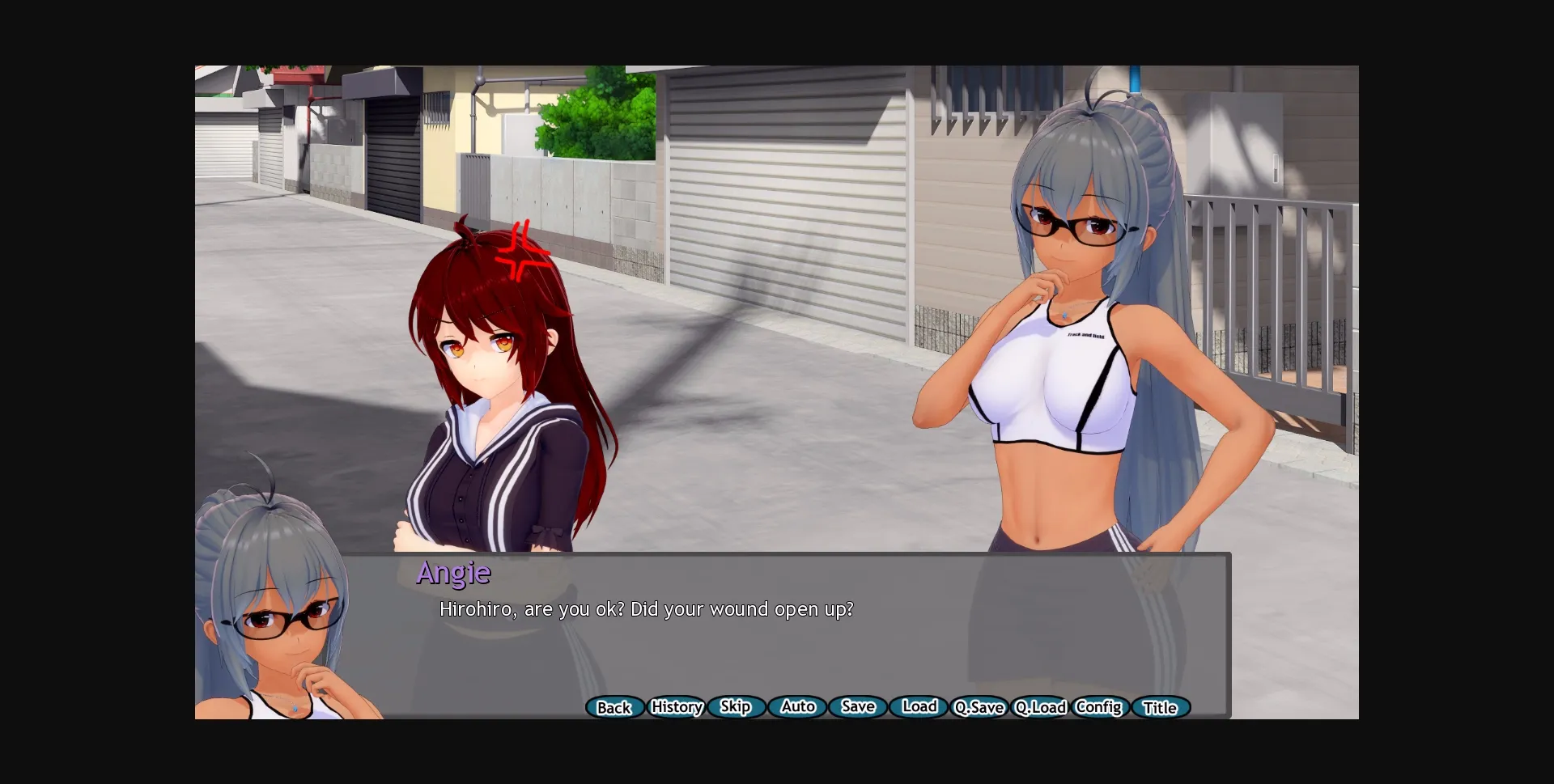Open the Load screen
The image size is (1554, 784).
coord(919,707)
